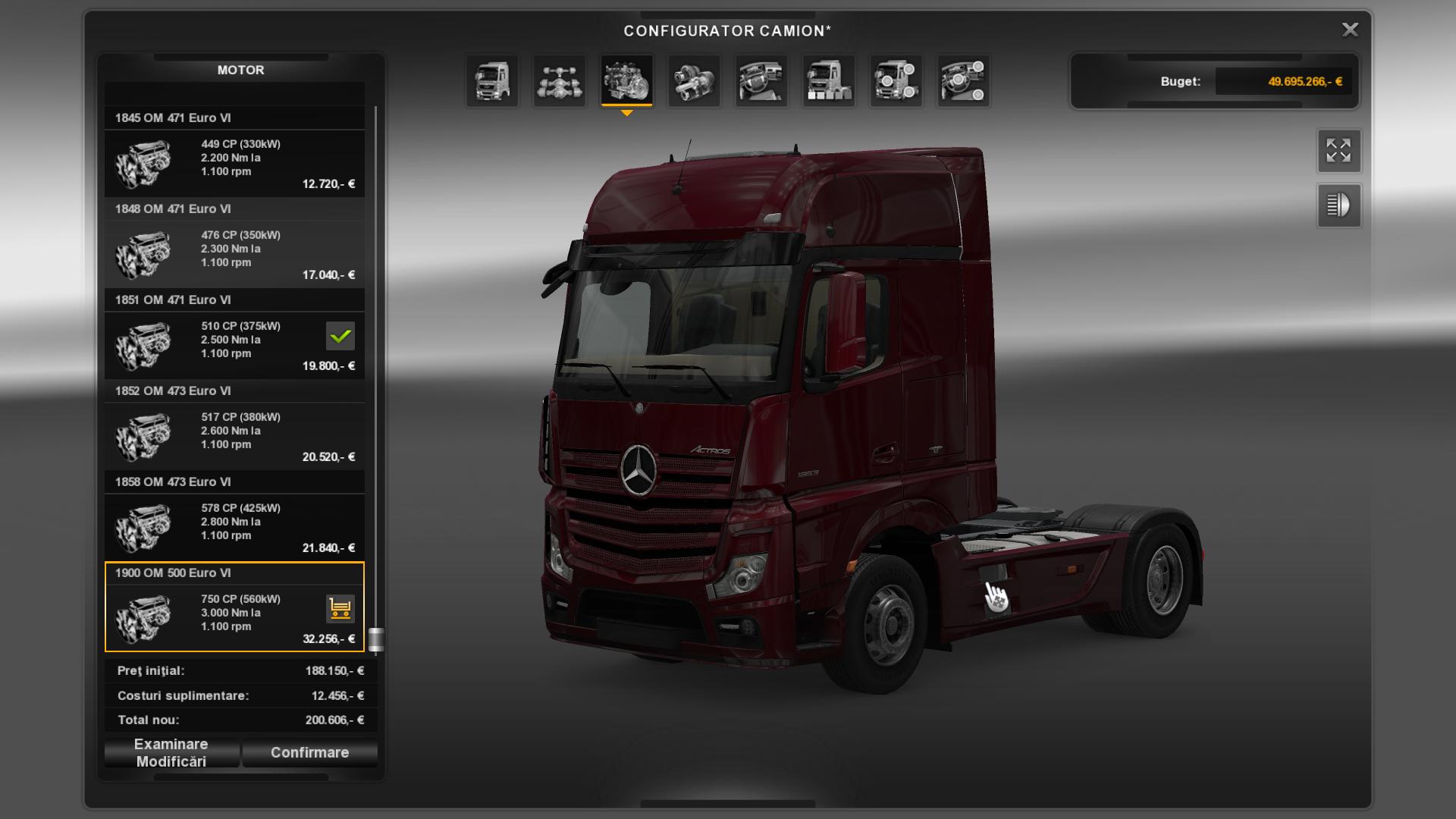Viewport: 1456px width, 819px height.
Task: Select the engine category tab
Action: 626,80
